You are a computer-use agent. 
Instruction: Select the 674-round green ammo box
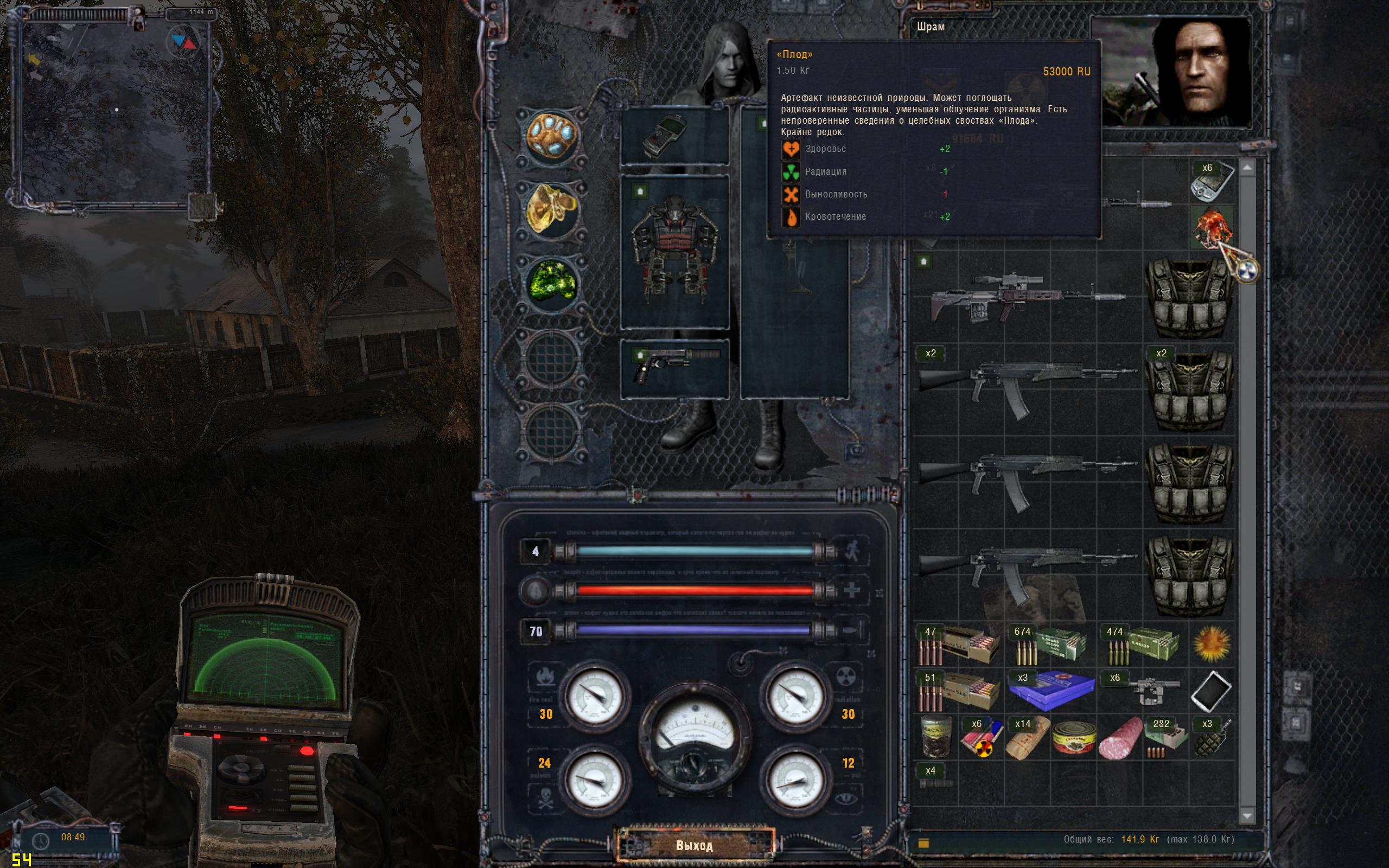(x=1050, y=643)
